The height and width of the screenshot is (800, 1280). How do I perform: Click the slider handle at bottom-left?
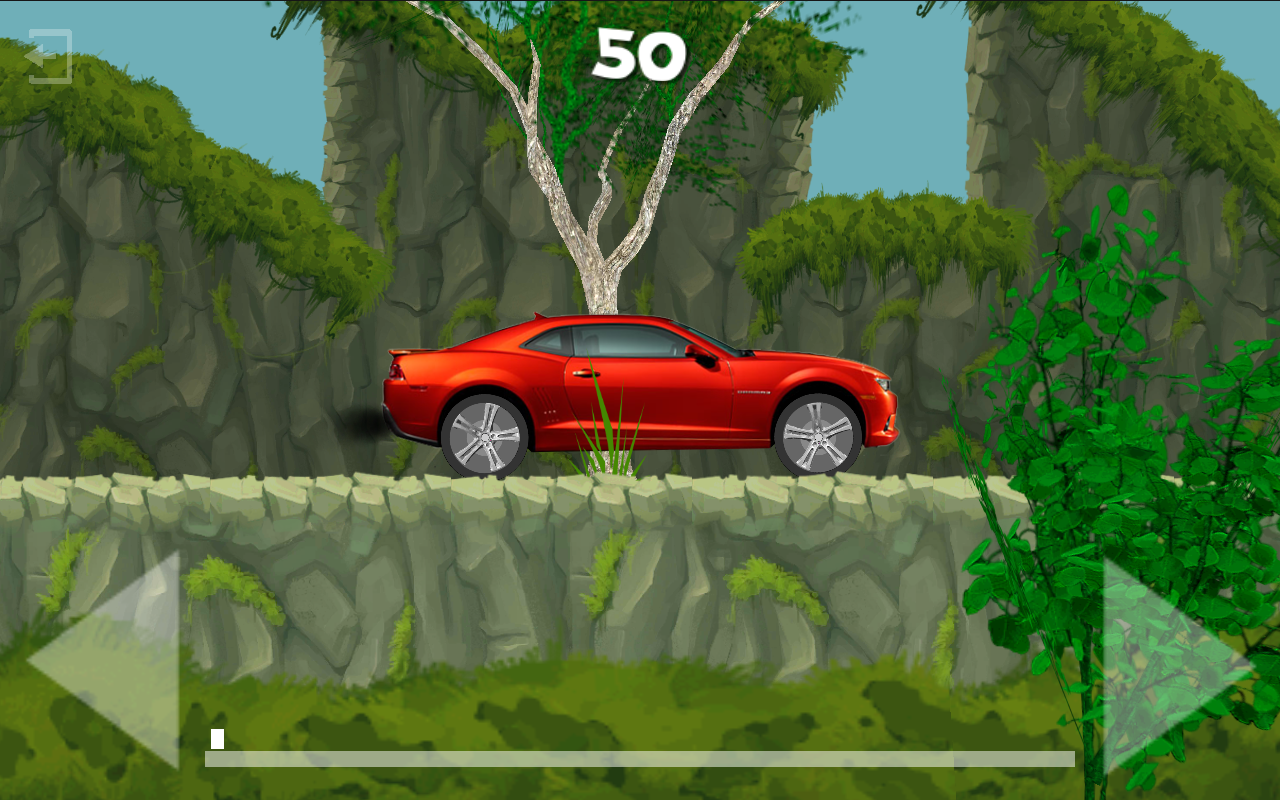pos(218,740)
